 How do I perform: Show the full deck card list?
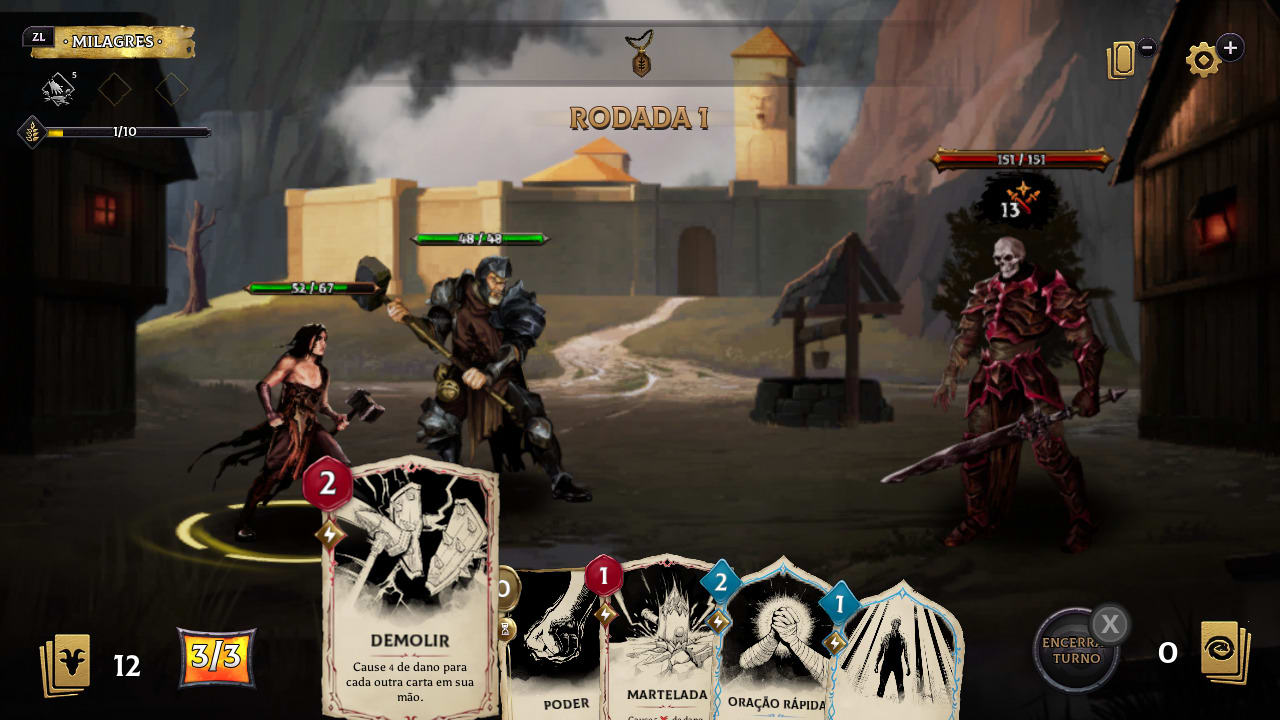pyautogui.click(x=1122, y=60)
